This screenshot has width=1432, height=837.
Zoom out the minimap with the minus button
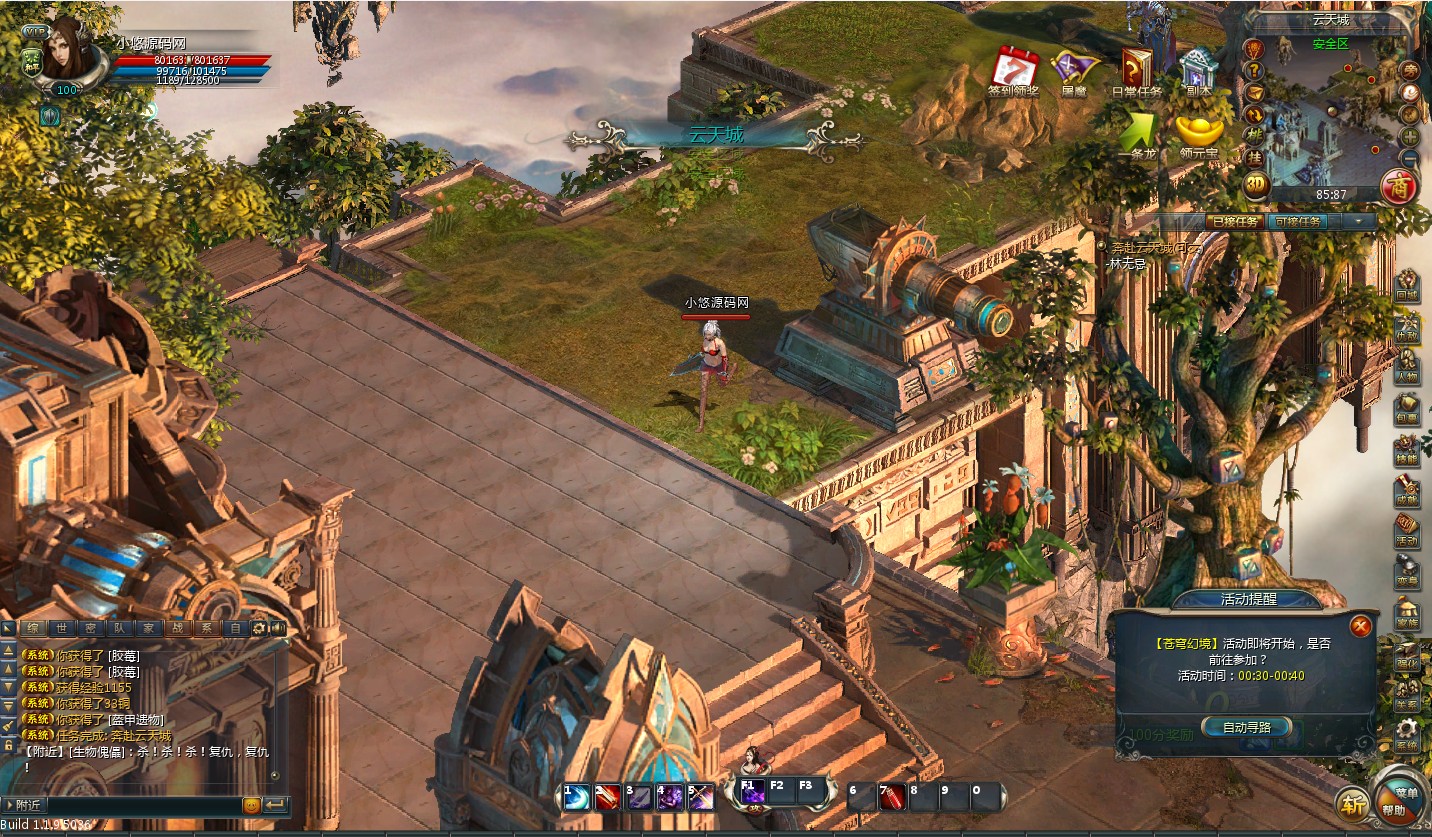point(1410,157)
